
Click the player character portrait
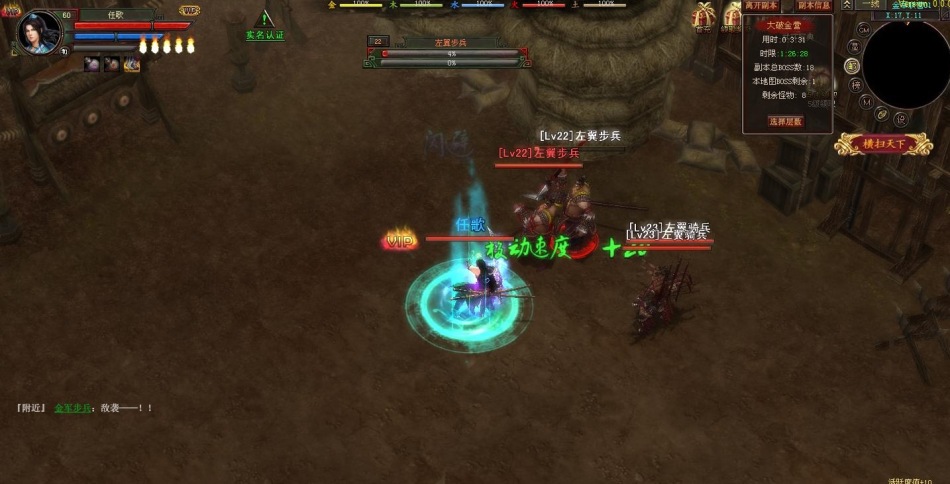coord(40,31)
